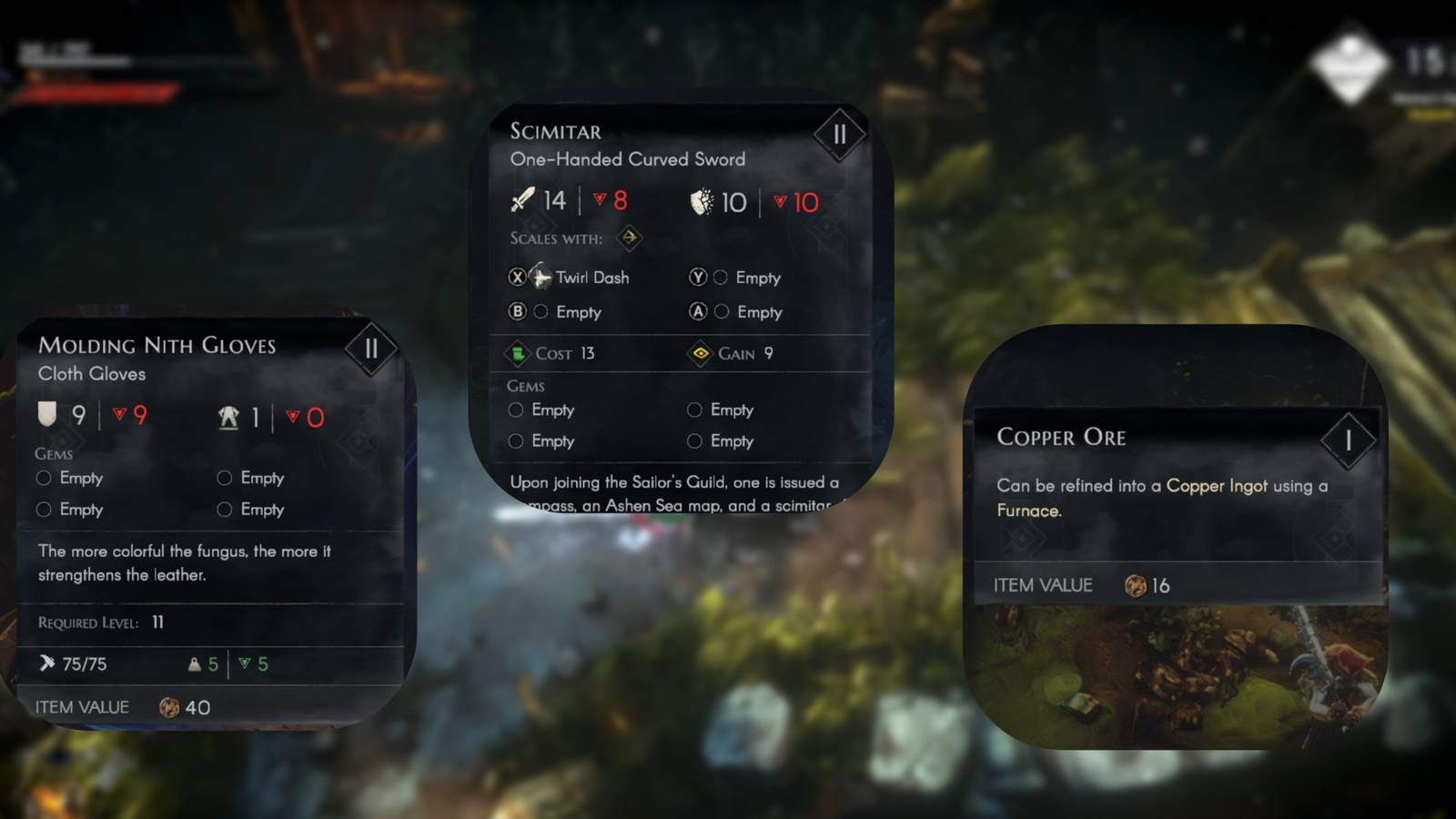The image size is (1456, 819).
Task: Click the shield defense icon on Molding Nith Gloves
Action: click(47, 415)
